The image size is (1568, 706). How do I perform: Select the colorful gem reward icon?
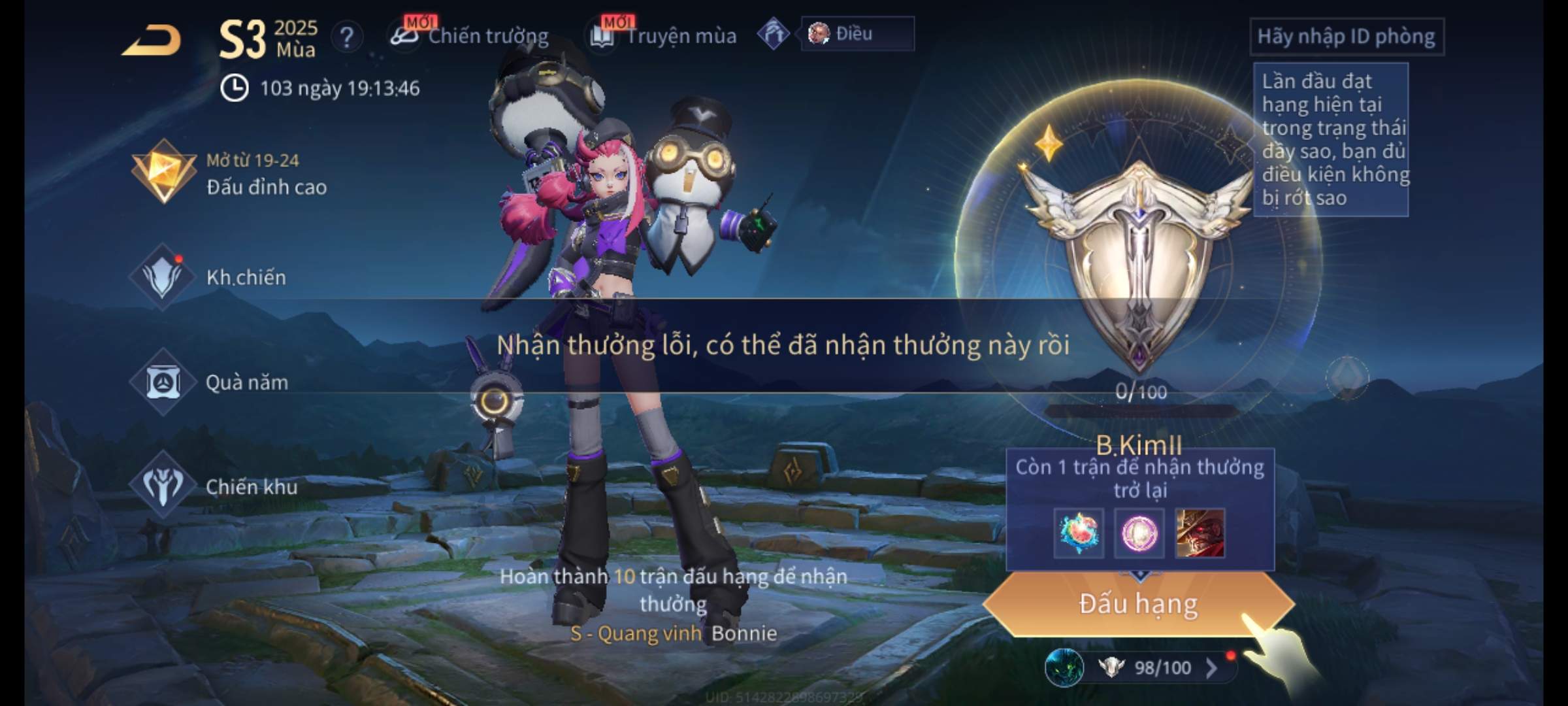[1079, 533]
